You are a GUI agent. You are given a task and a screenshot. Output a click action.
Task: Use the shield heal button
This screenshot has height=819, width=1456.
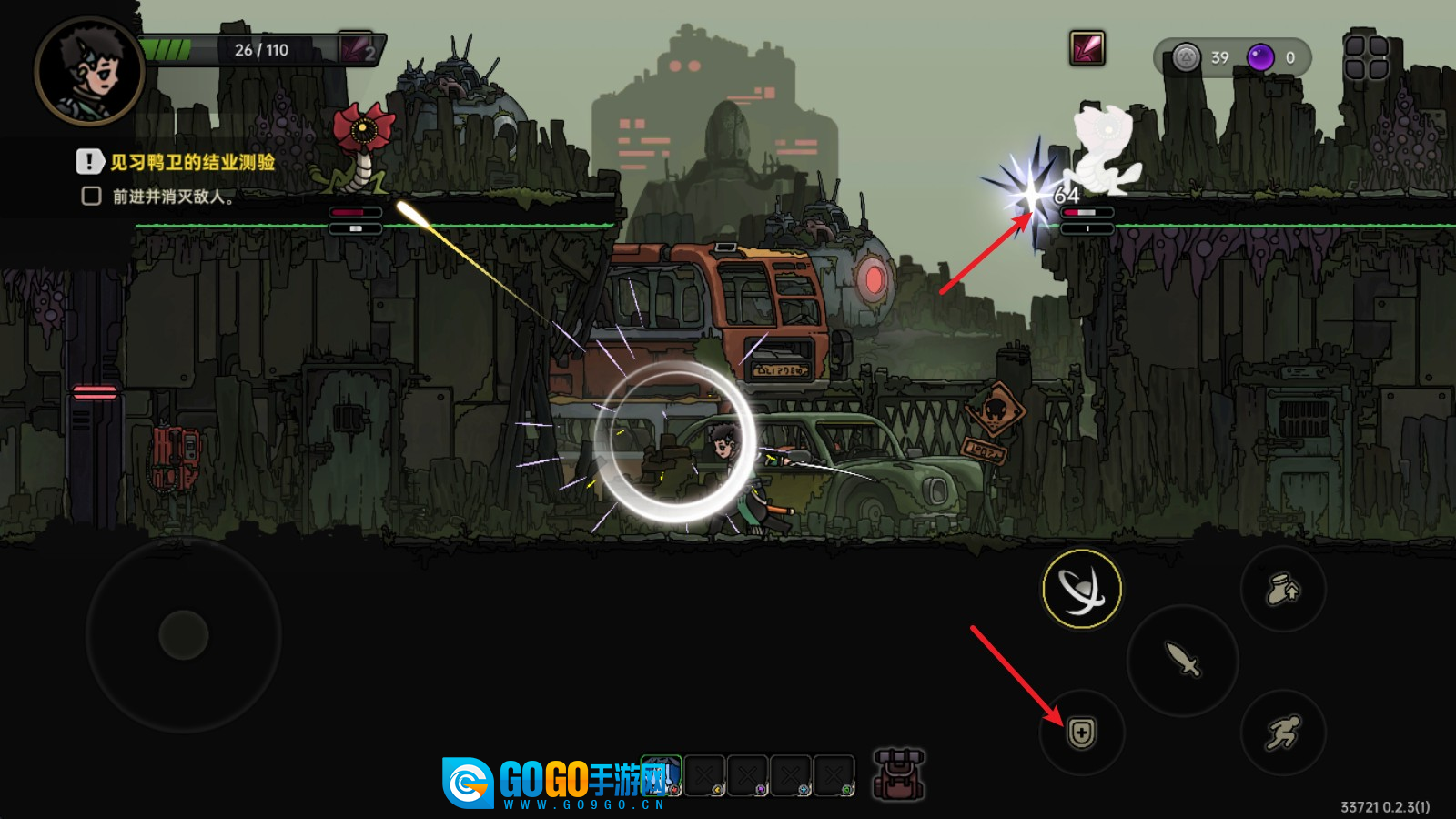1082,733
